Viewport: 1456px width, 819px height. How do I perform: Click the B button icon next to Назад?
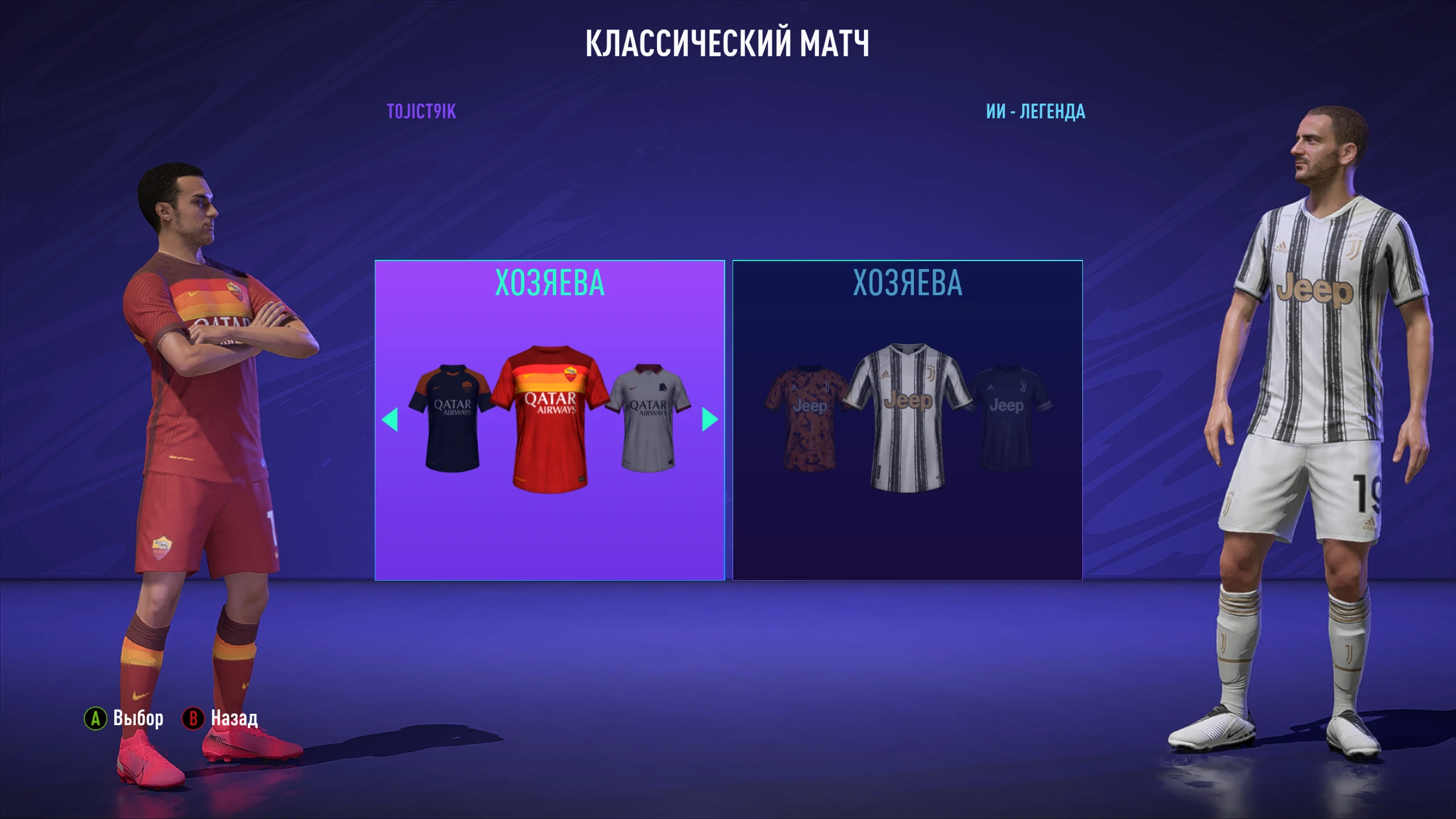tap(193, 718)
